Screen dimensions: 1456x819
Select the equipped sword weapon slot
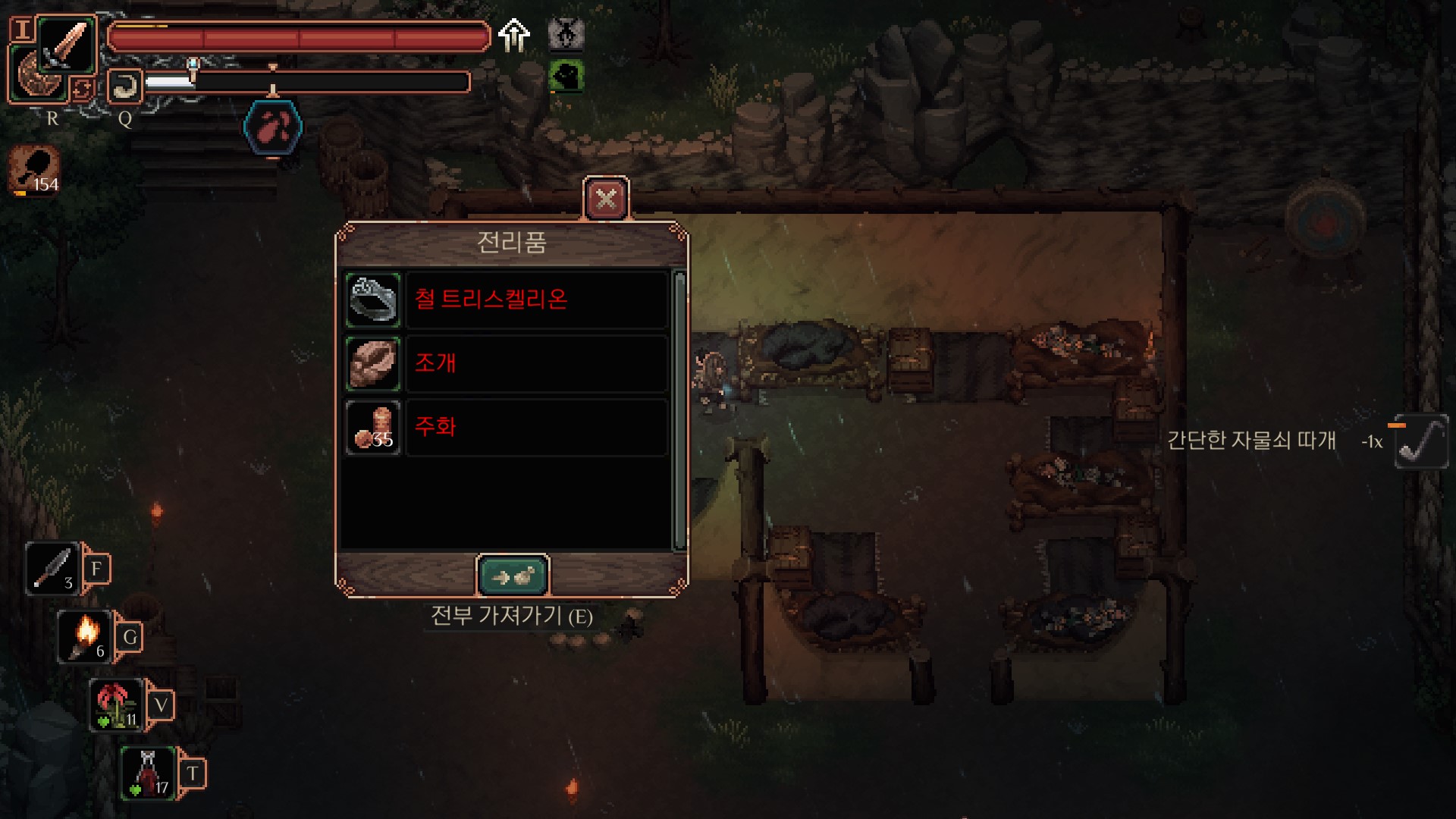(67, 44)
